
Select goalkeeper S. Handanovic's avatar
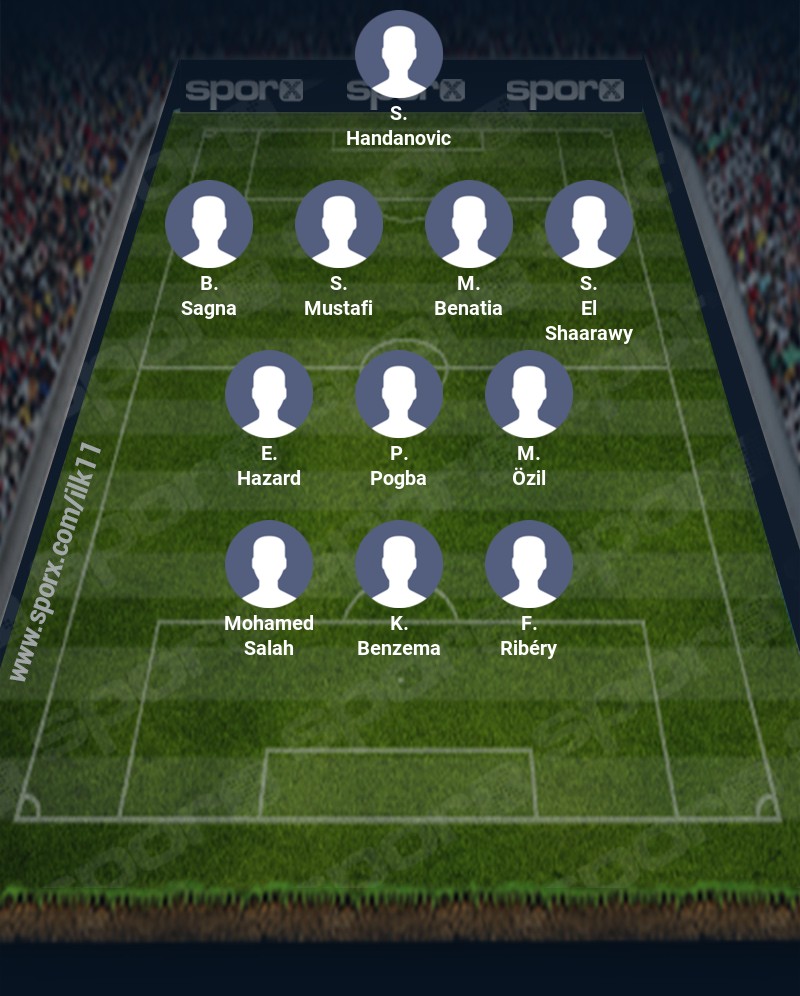coord(399,54)
